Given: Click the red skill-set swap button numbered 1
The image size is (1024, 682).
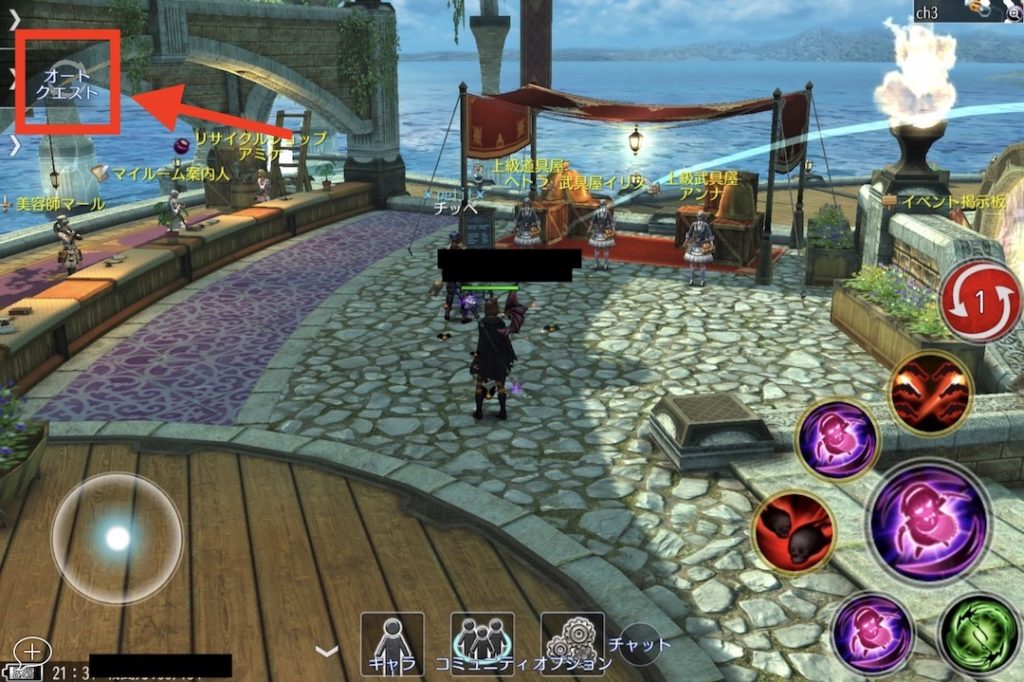Looking at the screenshot, I should click(981, 302).
